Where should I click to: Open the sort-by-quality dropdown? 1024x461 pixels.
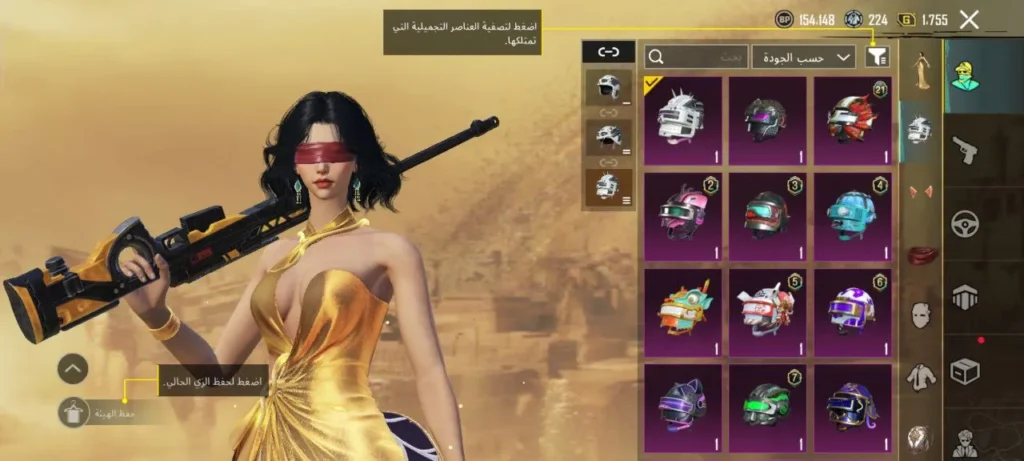[804, 57]
